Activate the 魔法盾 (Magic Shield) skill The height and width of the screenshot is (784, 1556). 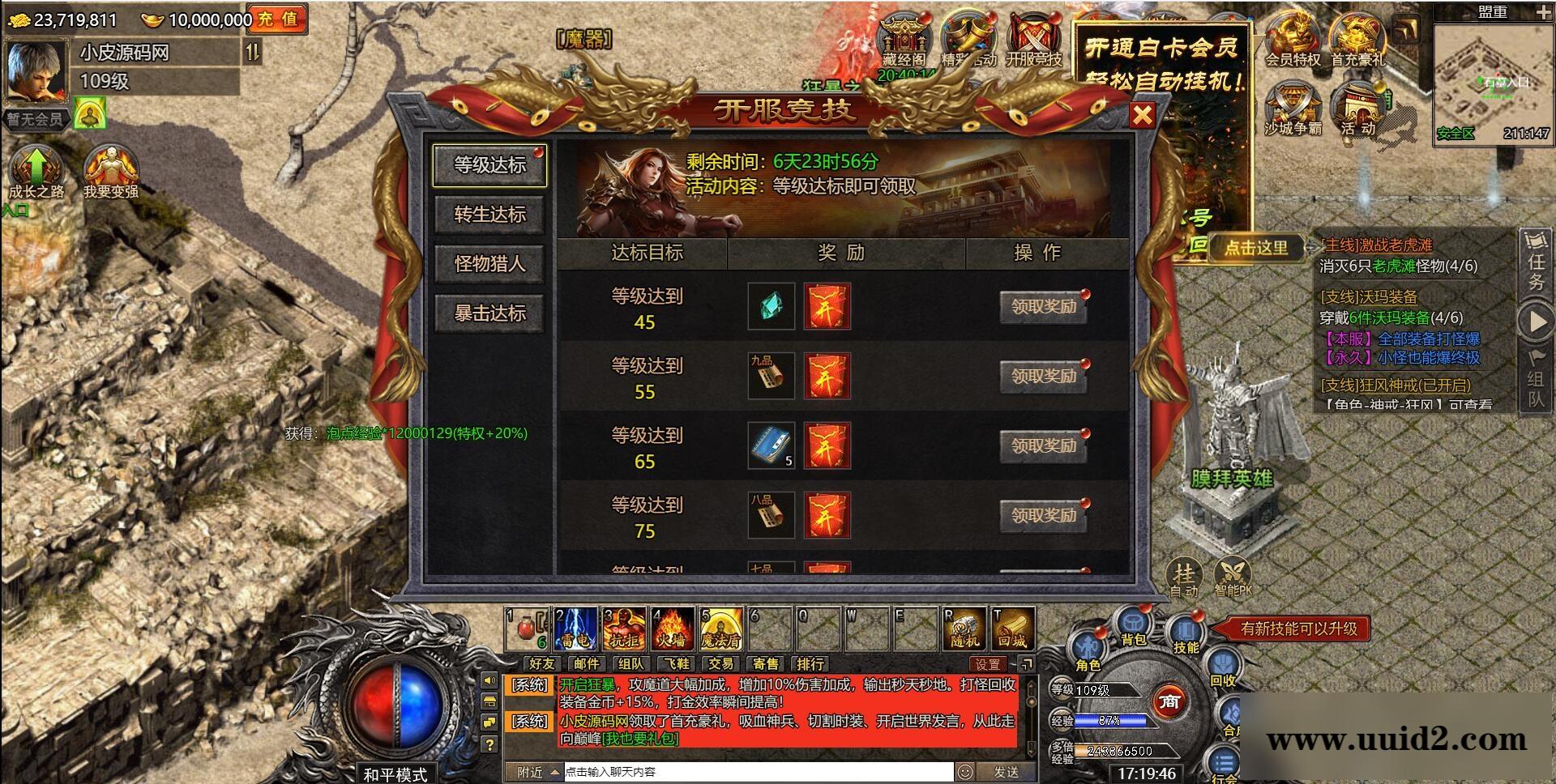(x=720, y=628)
